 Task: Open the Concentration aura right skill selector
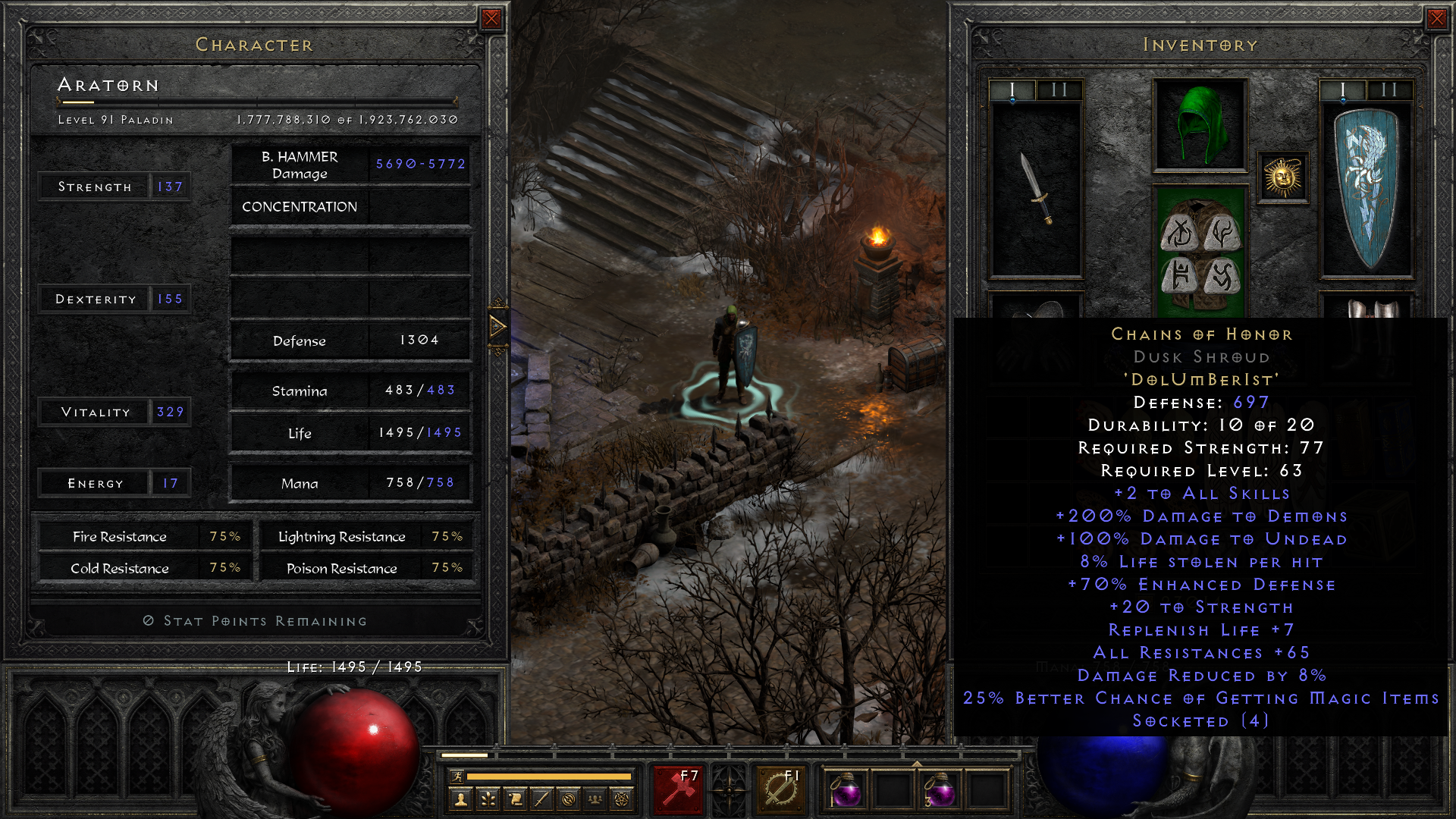click(781, 790)
